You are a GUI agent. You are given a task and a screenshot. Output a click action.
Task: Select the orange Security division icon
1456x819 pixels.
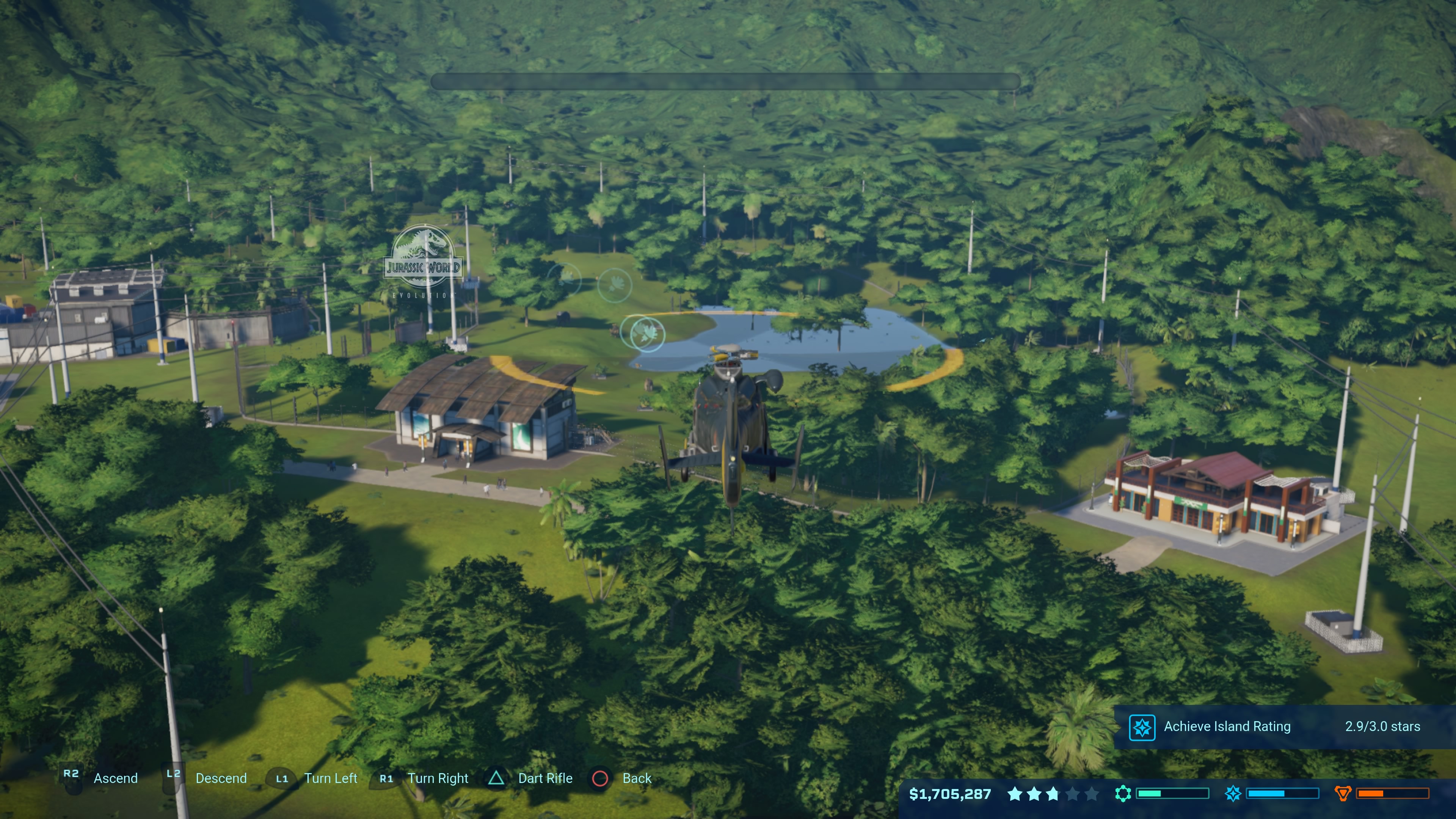coord(1342,794)
